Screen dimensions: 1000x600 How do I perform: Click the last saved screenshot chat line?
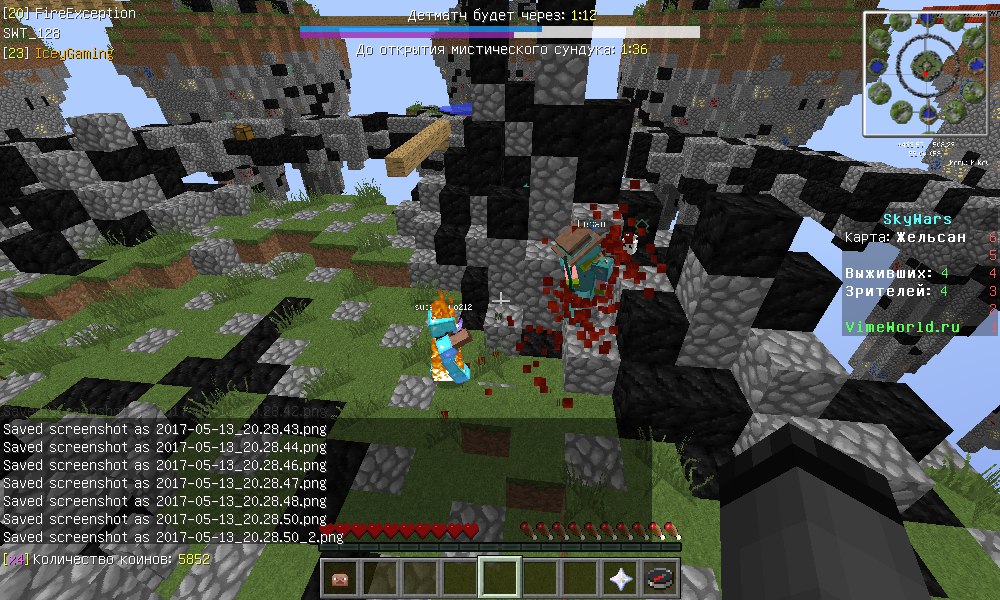[x=173, y=537]
